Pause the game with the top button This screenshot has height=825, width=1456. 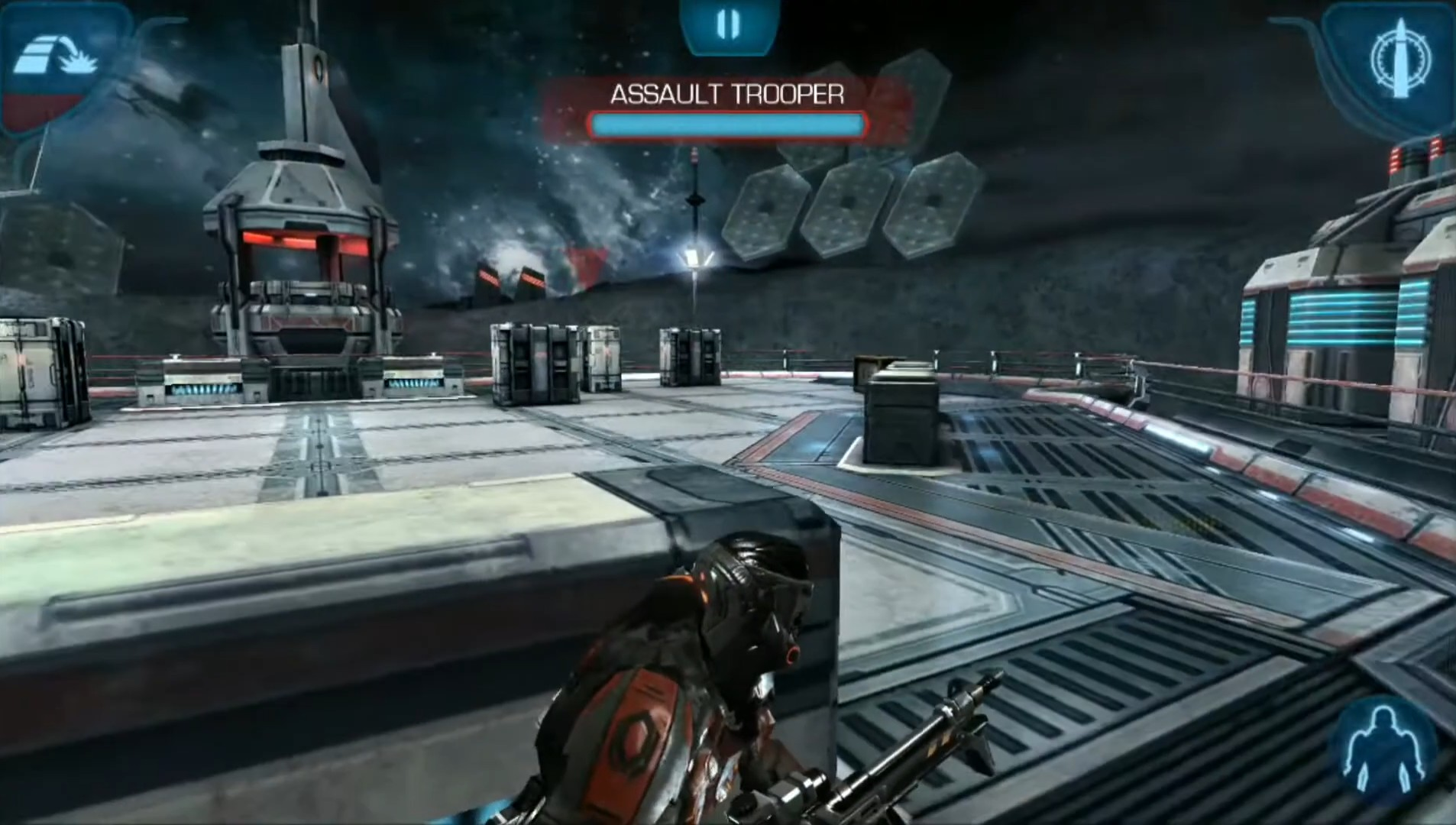pos(727,25)
